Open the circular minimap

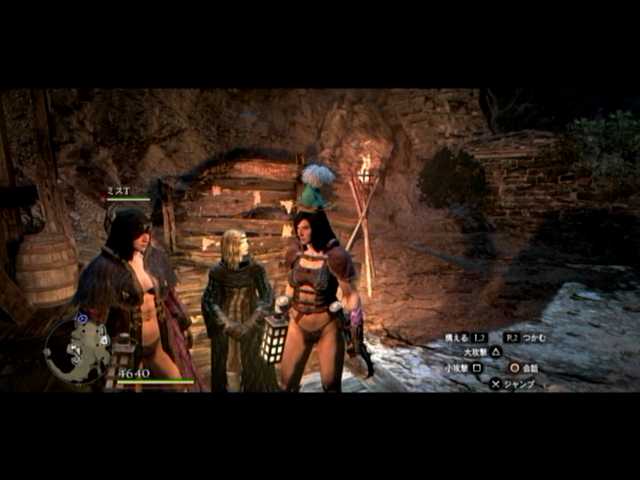(77, 348)
